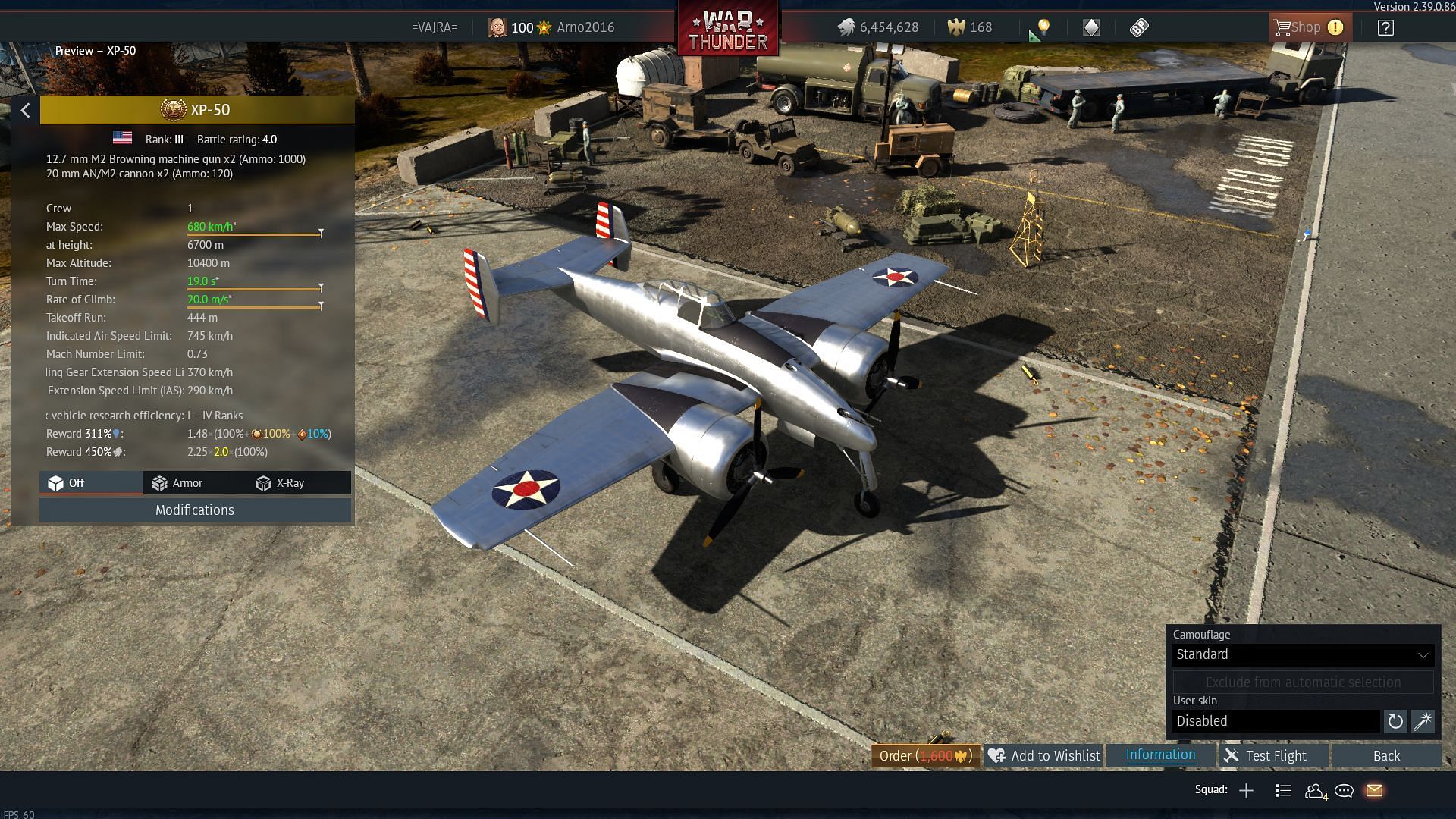Open the Arno2016 player profile
The image size is (1456, 819).
[585, 27]
